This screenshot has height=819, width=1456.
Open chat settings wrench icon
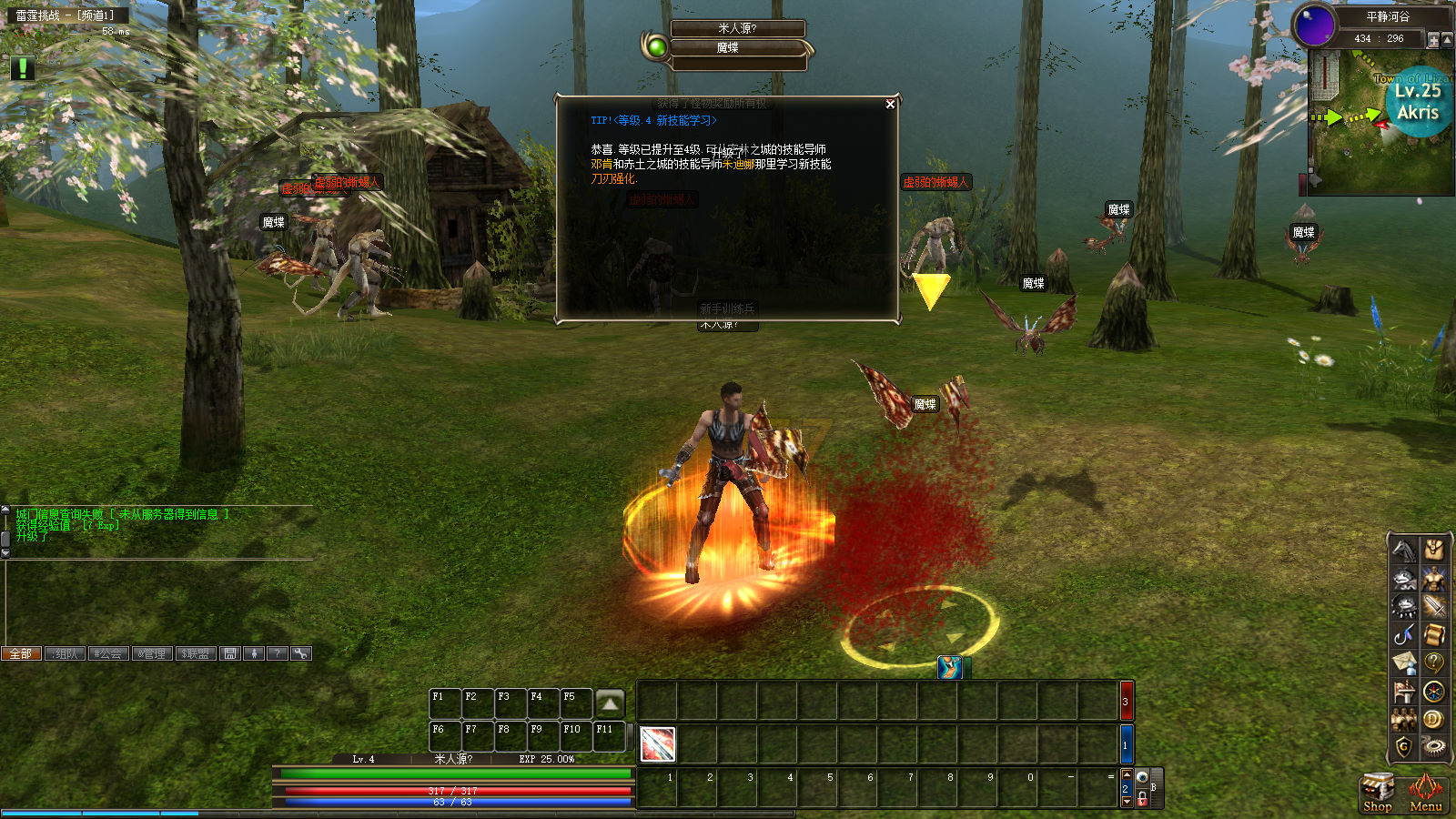[300, 653]
